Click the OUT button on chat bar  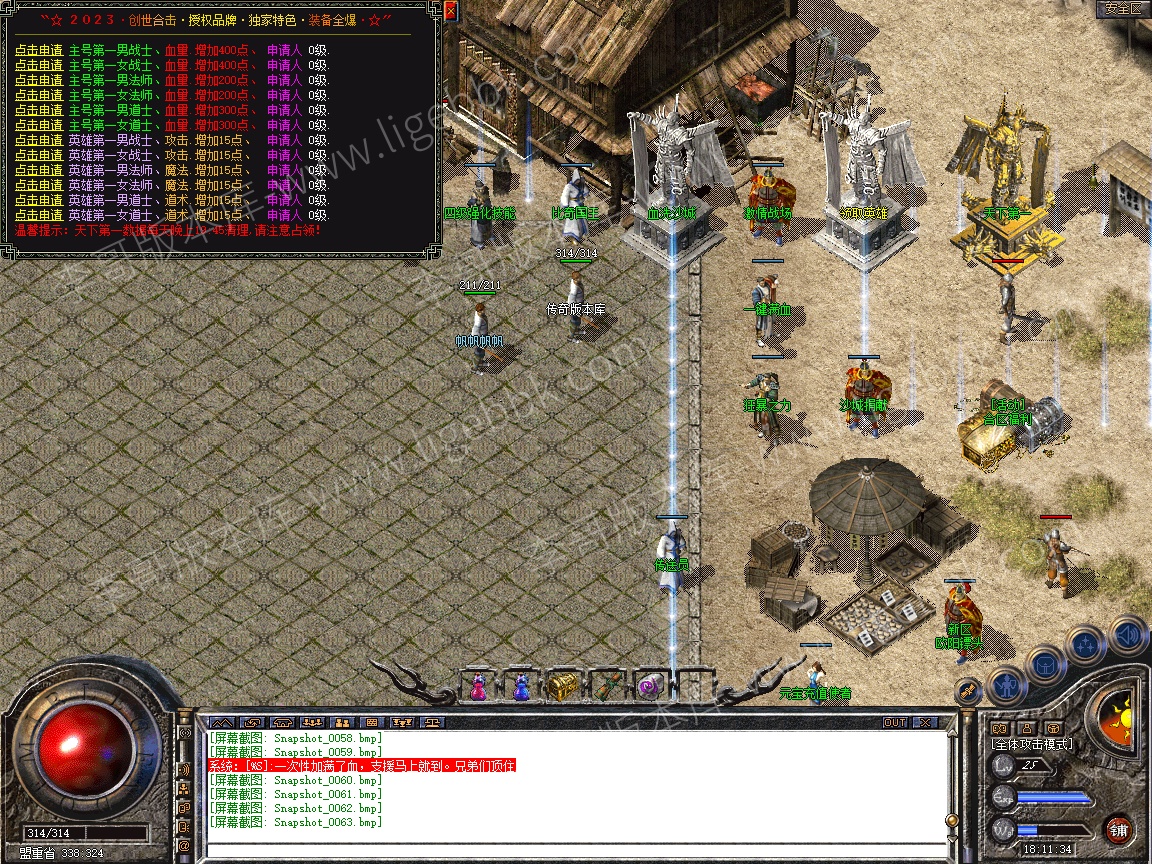click(894, 722)
